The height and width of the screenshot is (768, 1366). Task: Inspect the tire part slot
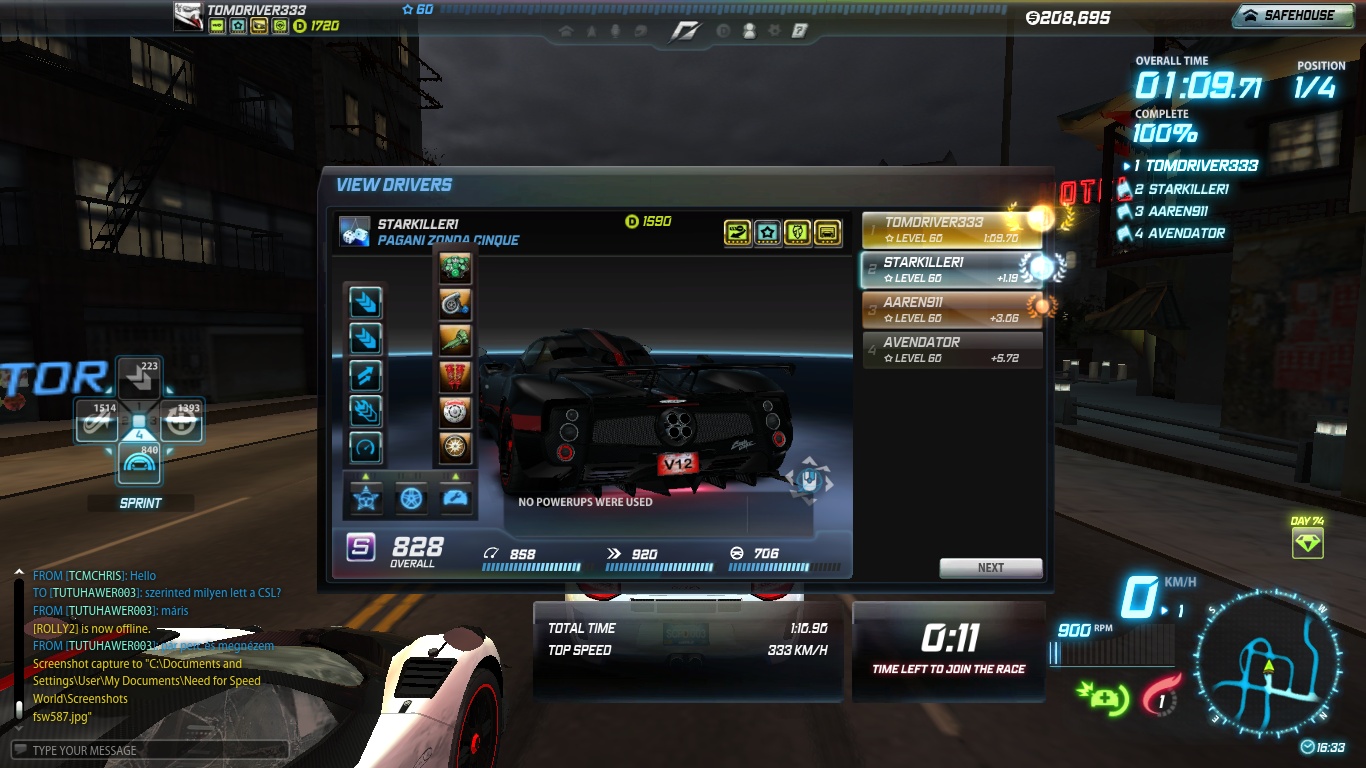(455, 447)
